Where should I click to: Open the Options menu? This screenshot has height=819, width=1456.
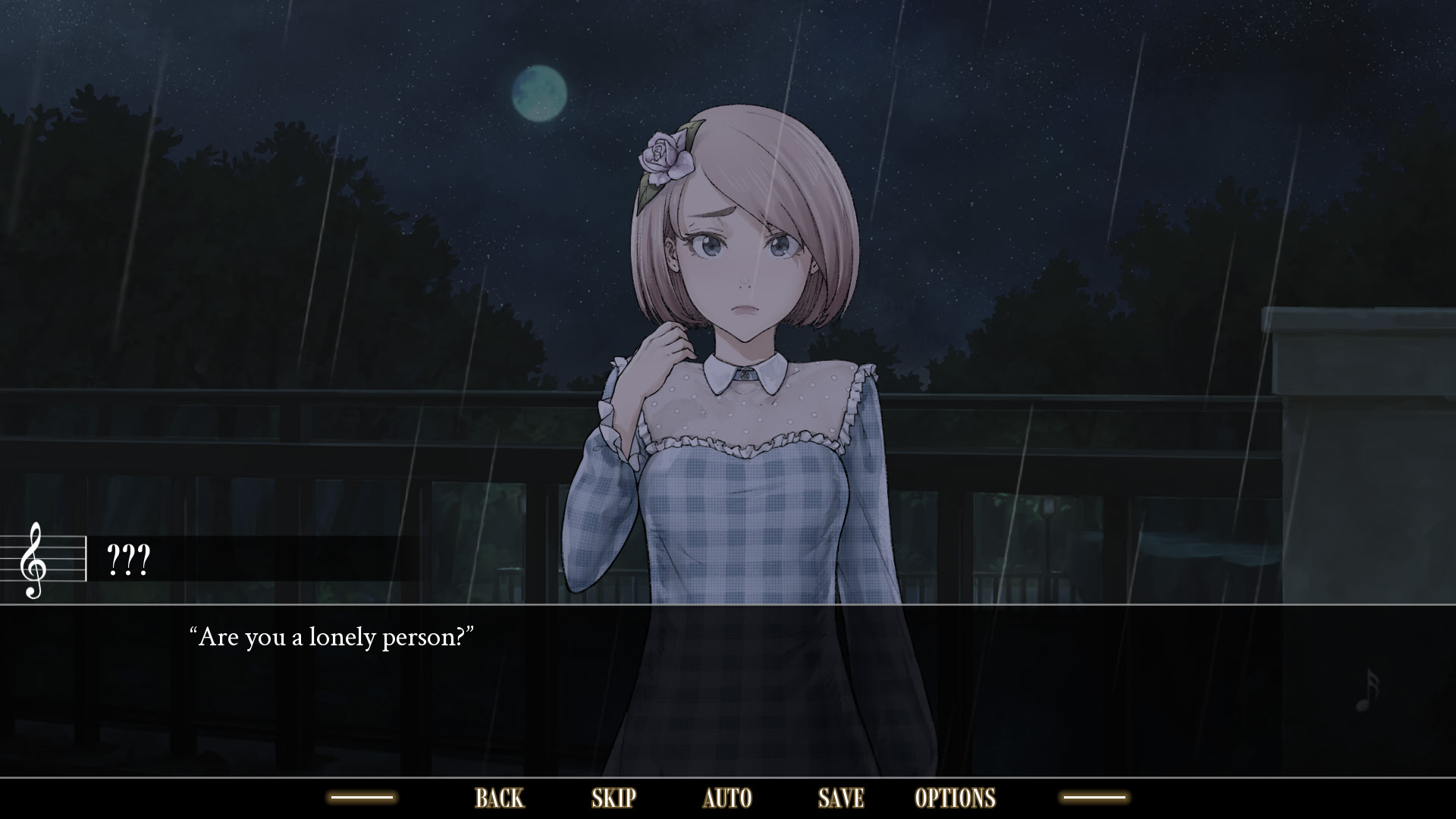[x=955, y=798]
